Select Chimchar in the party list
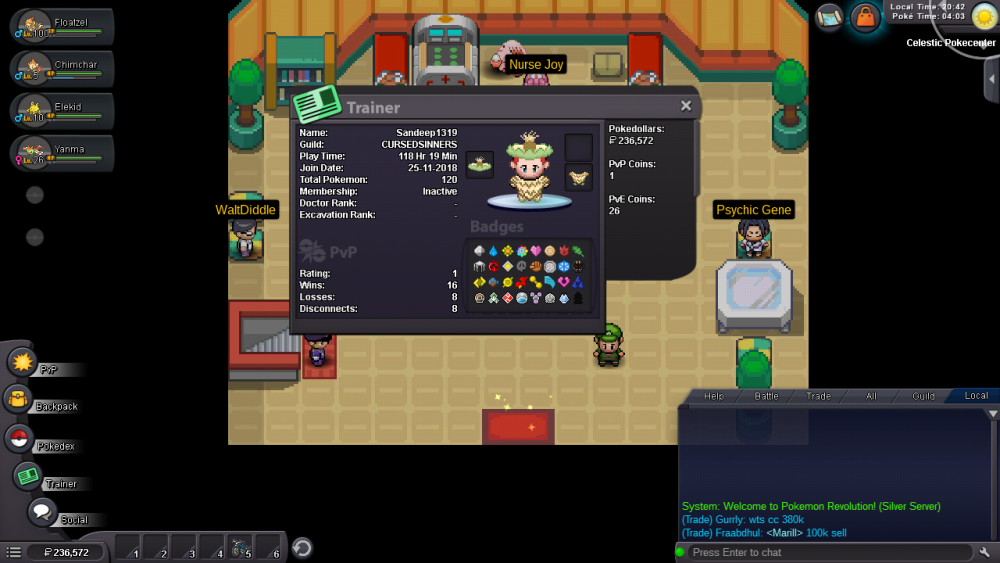Image resolution: width=1000 pixels, height=563 pixels. (58, 68)
